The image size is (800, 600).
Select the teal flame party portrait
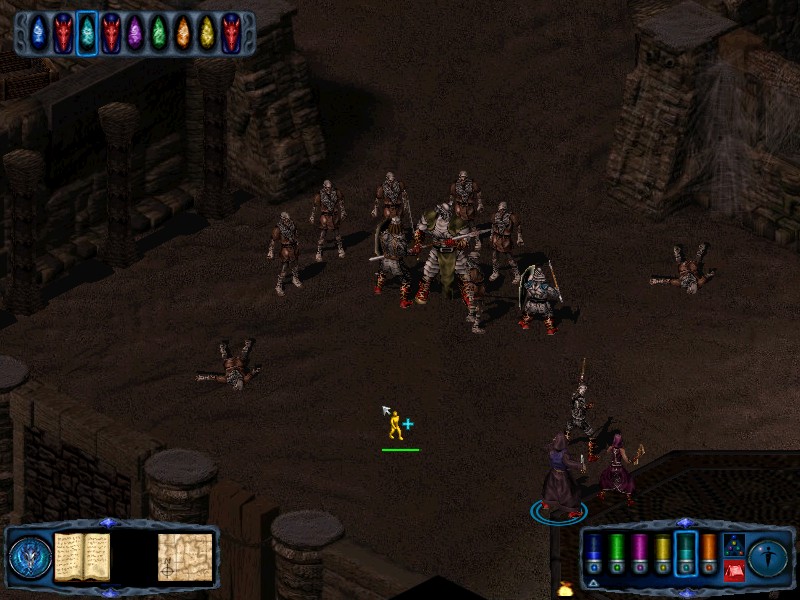click(x=87, y=33)
